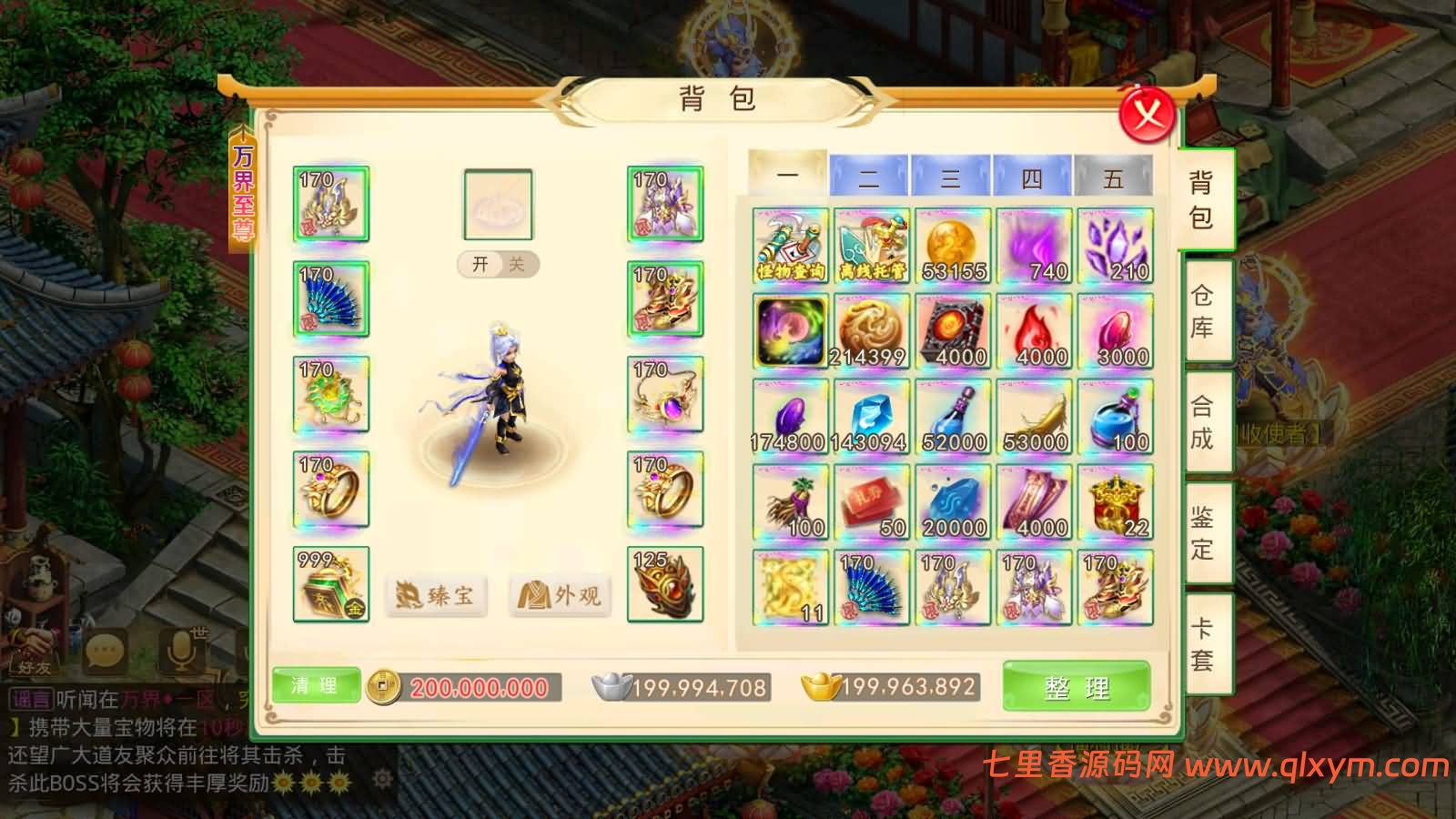
Task: Switch to the 合成 synthesis tab
Action: coord(1203,422)
